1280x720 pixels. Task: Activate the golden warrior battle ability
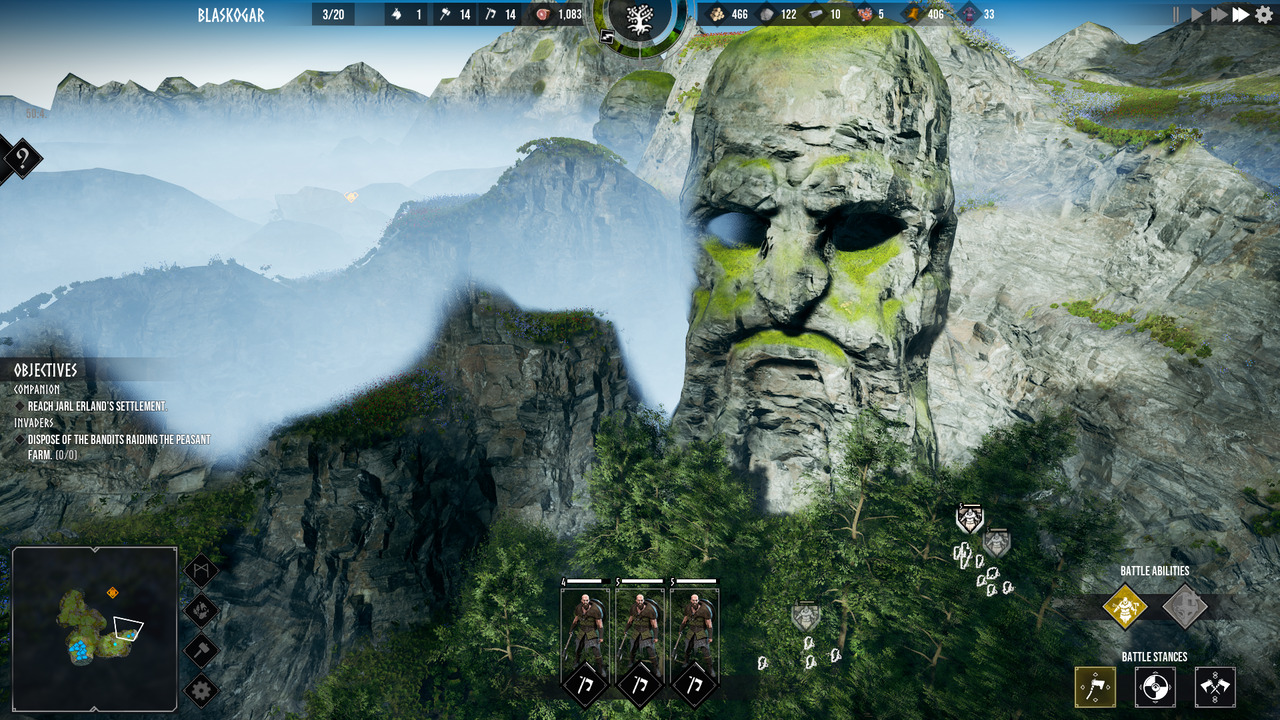(x=1125, y=606)
